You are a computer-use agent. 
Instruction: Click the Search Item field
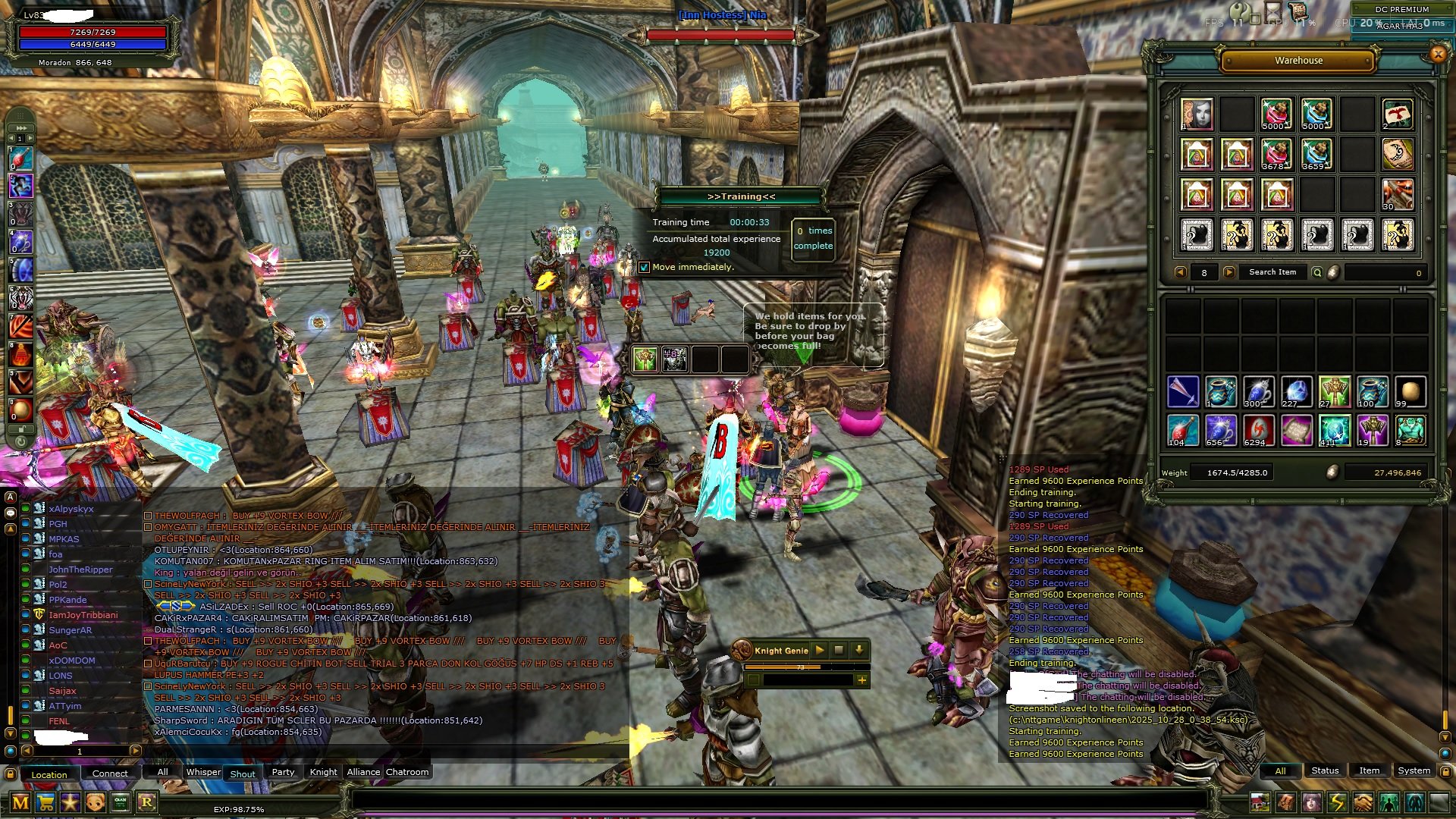pos(1272,272)
